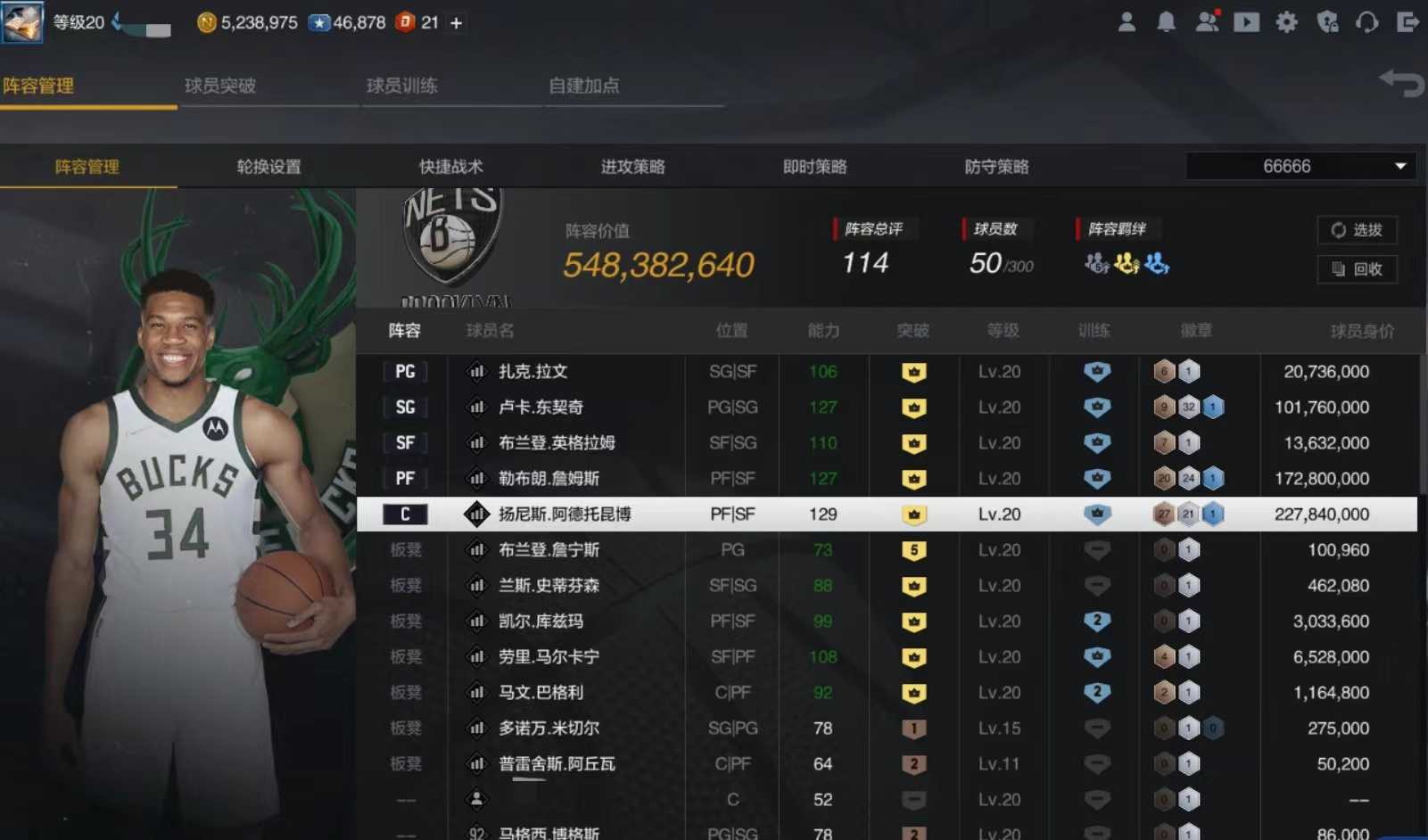Click Giannis Antetokounmpo's highlighted row
The width and height of the screenshot is (1428, 840).
(714, 514)
